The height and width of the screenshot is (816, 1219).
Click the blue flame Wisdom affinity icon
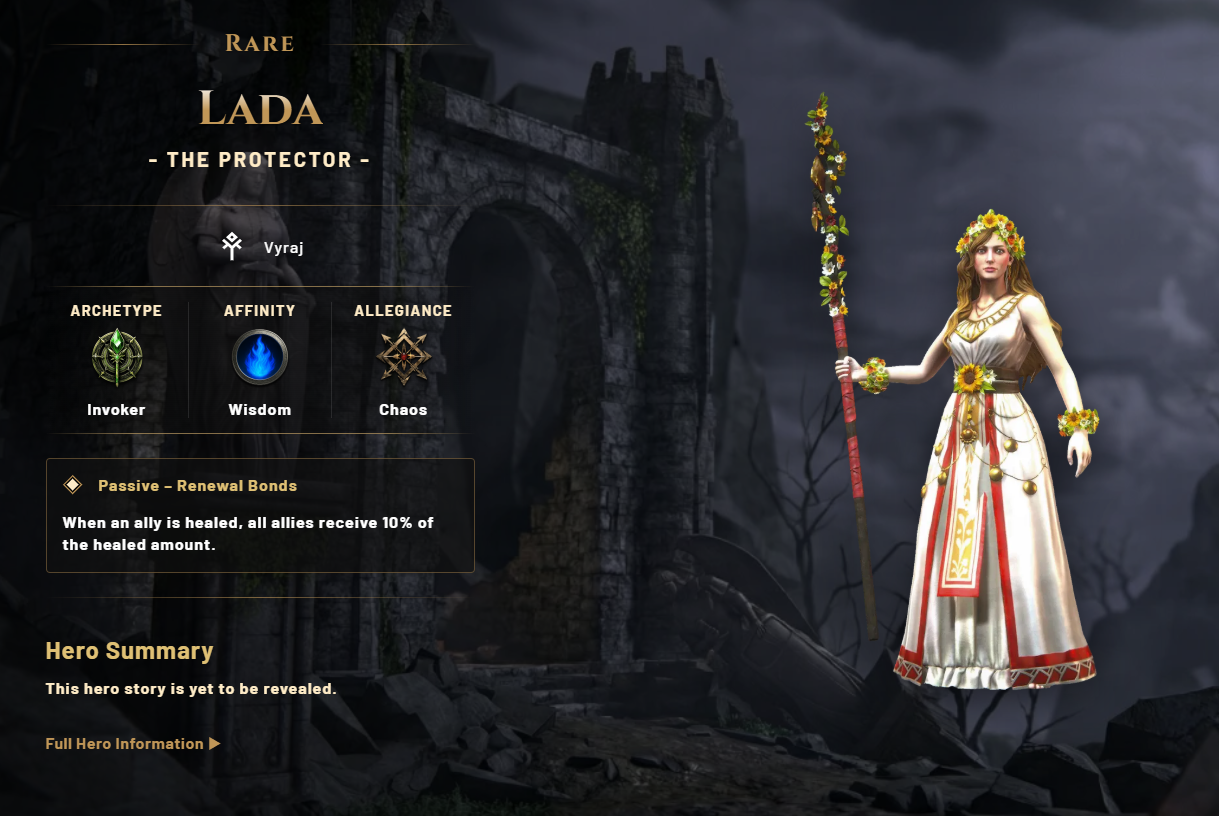click(x=260, y=357)
